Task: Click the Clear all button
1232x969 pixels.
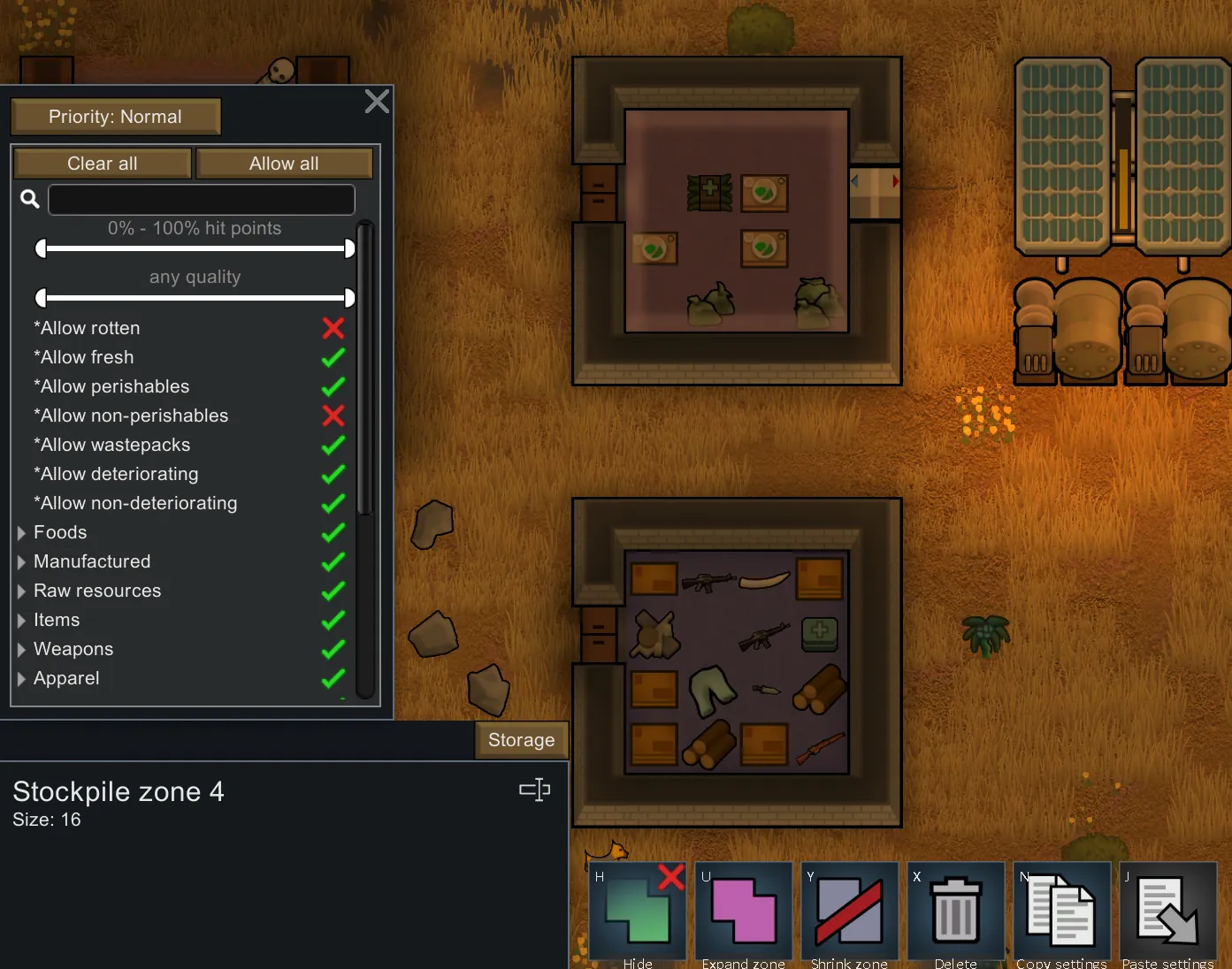Action: coord(103,164)
